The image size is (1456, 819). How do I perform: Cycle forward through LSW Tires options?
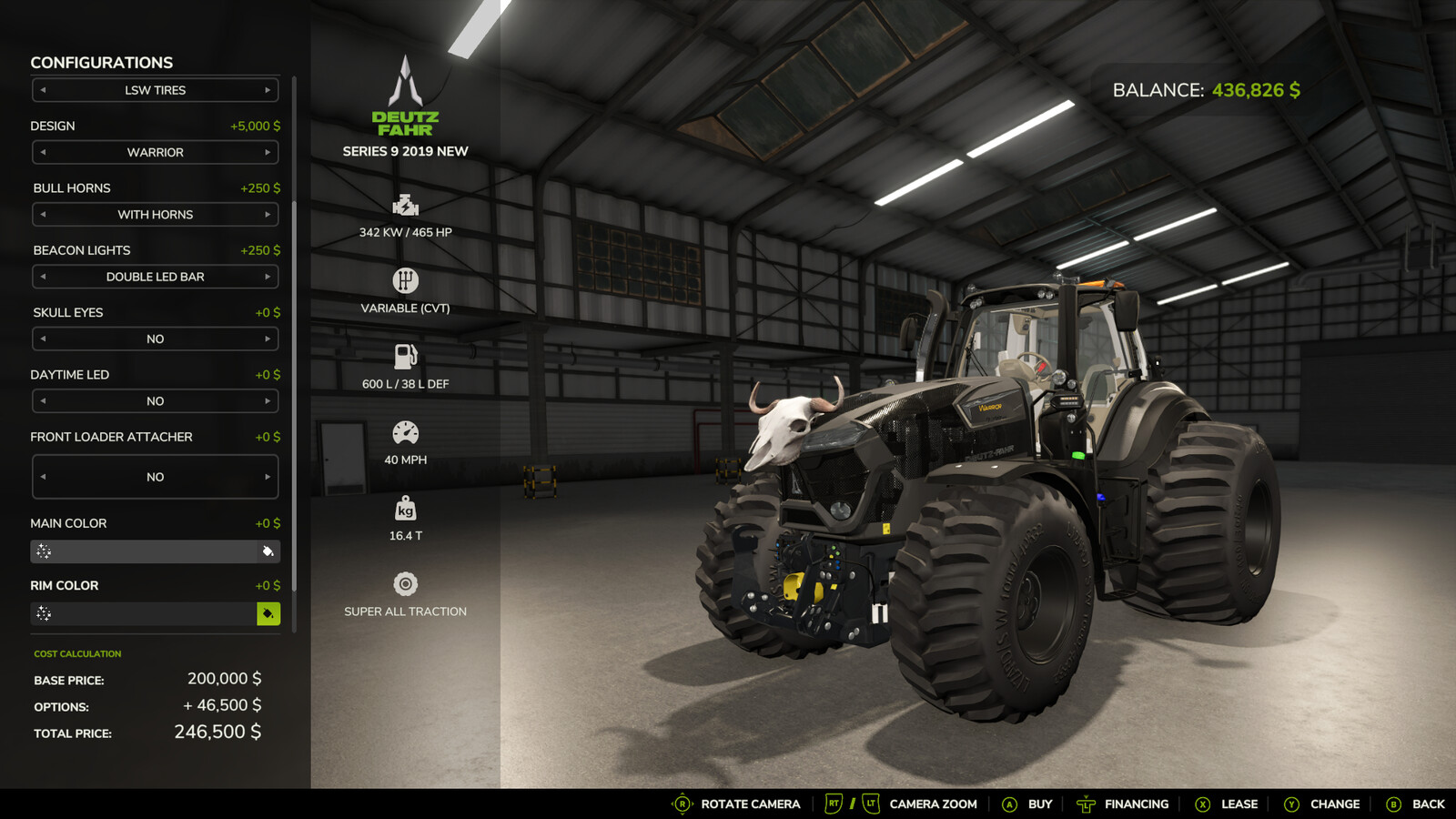tap(269, 89)
